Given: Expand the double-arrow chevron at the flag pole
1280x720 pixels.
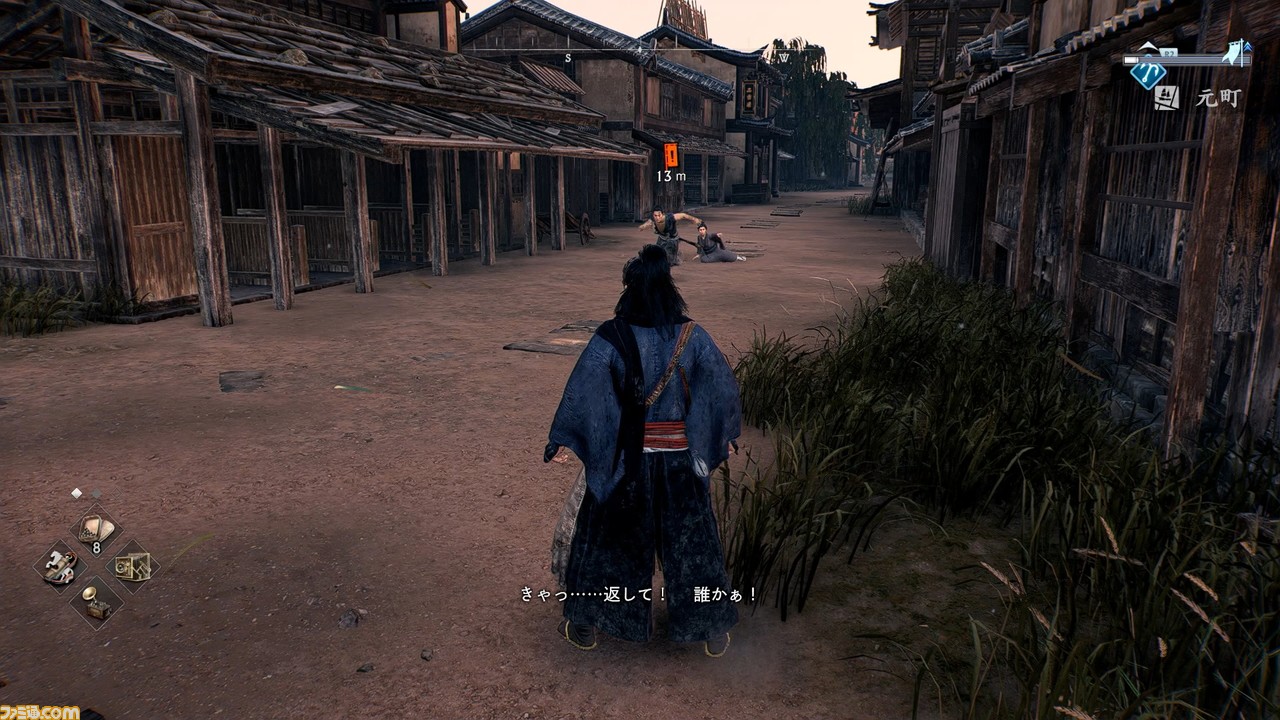Looking at the screenshot, I should (1248, 47).
